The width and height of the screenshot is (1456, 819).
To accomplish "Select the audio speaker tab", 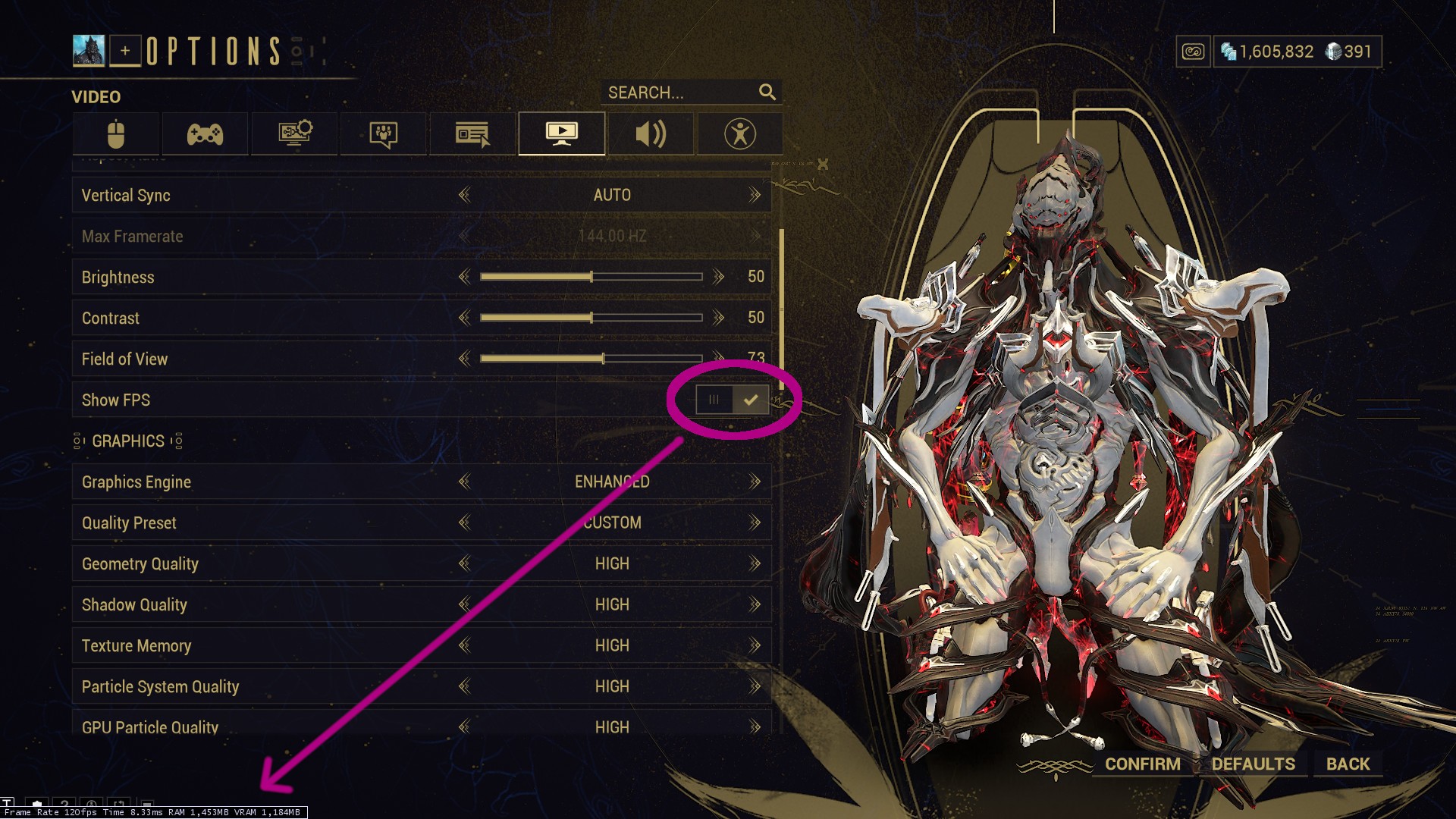I will 651,134.
